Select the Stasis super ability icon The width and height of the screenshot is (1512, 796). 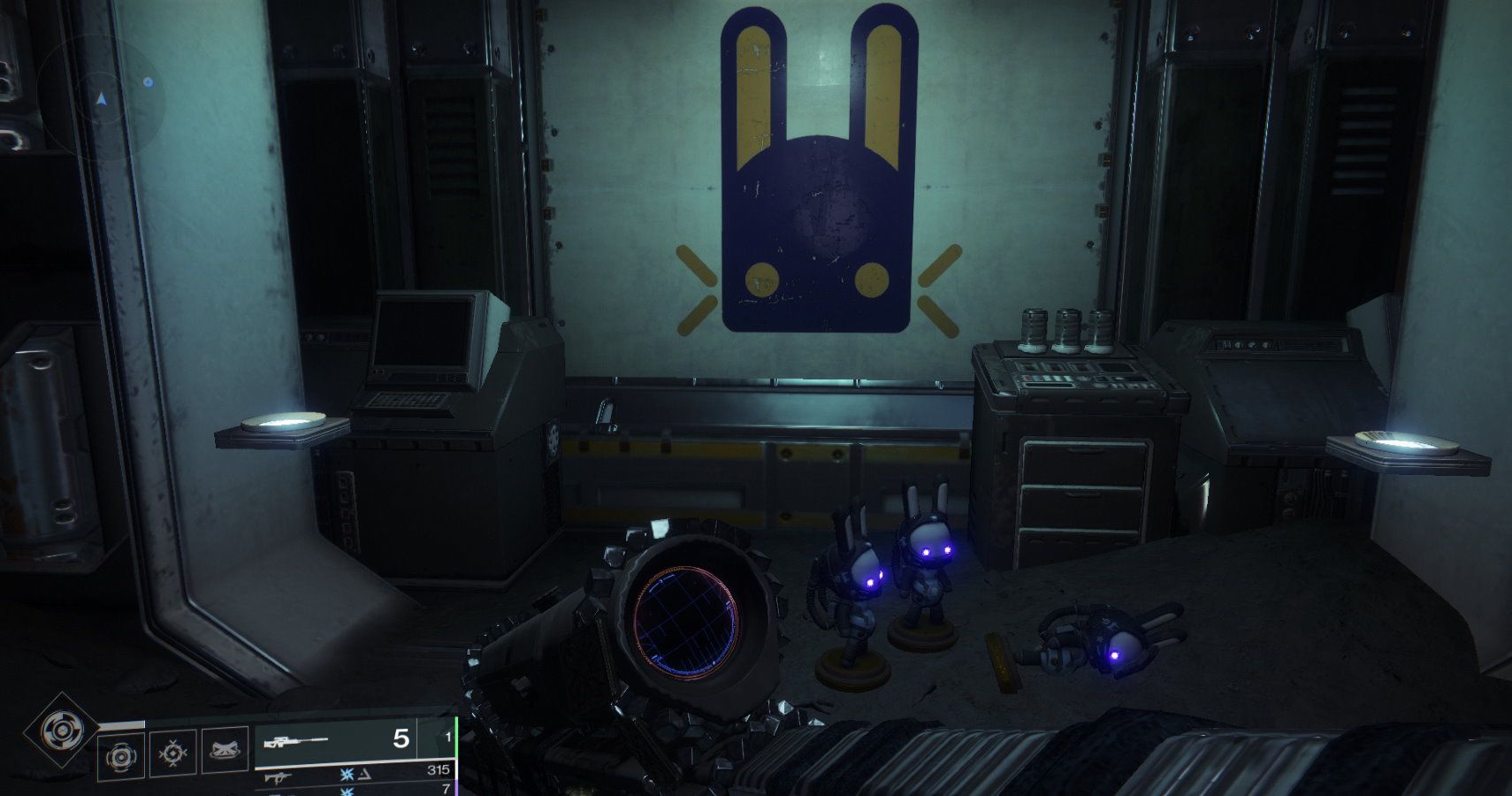tap(60, 729)
